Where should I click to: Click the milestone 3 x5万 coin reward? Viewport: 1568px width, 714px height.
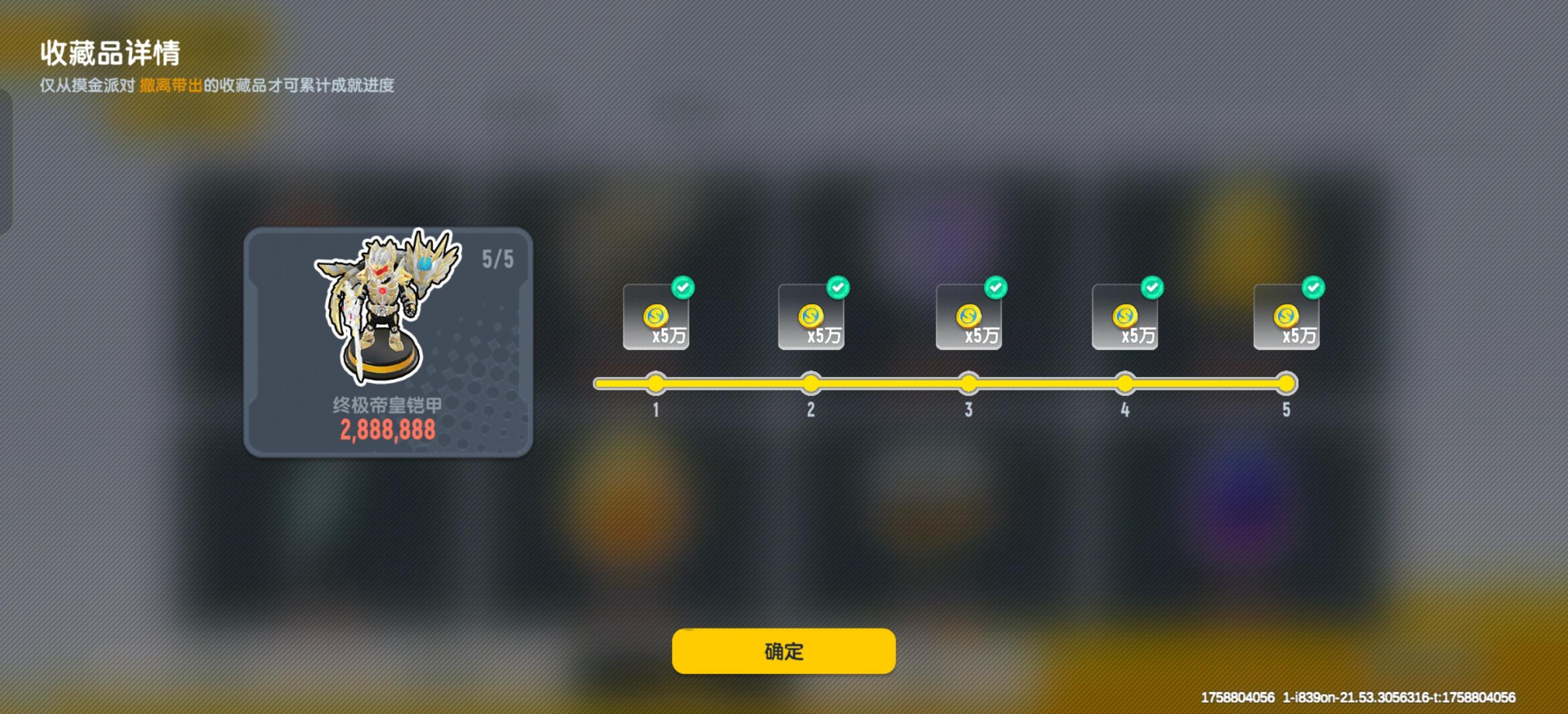point(969,316)
